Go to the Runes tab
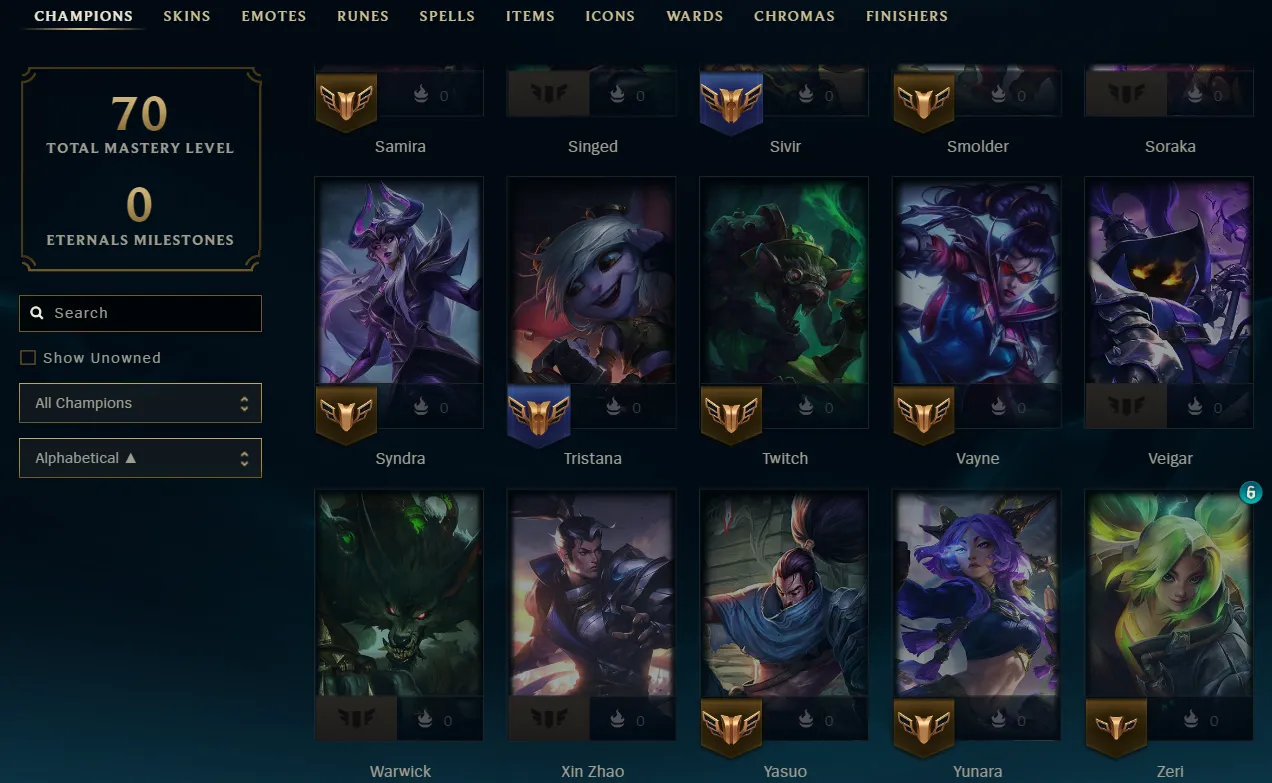The width and height of the screenshot is (1272, 783). point(362,16)
